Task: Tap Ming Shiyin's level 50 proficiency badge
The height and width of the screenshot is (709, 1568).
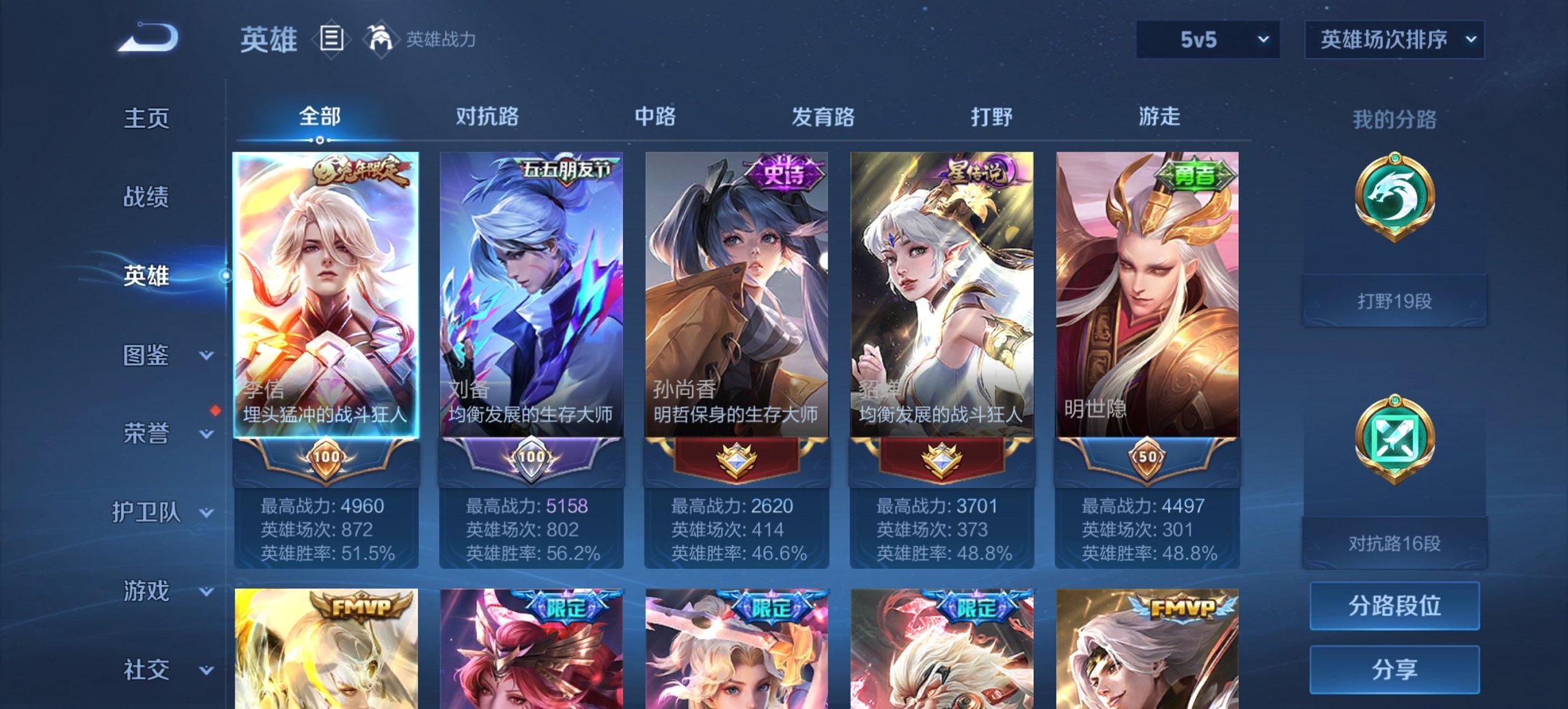Action: [1145, 457]
